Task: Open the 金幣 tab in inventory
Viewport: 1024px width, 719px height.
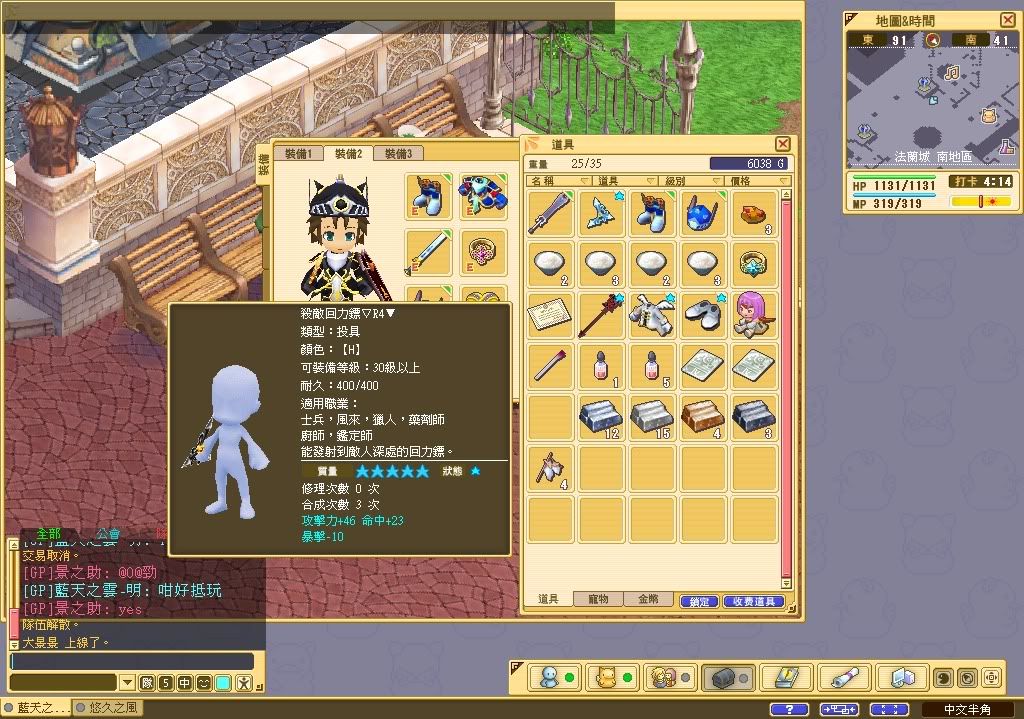Action: 648,600
